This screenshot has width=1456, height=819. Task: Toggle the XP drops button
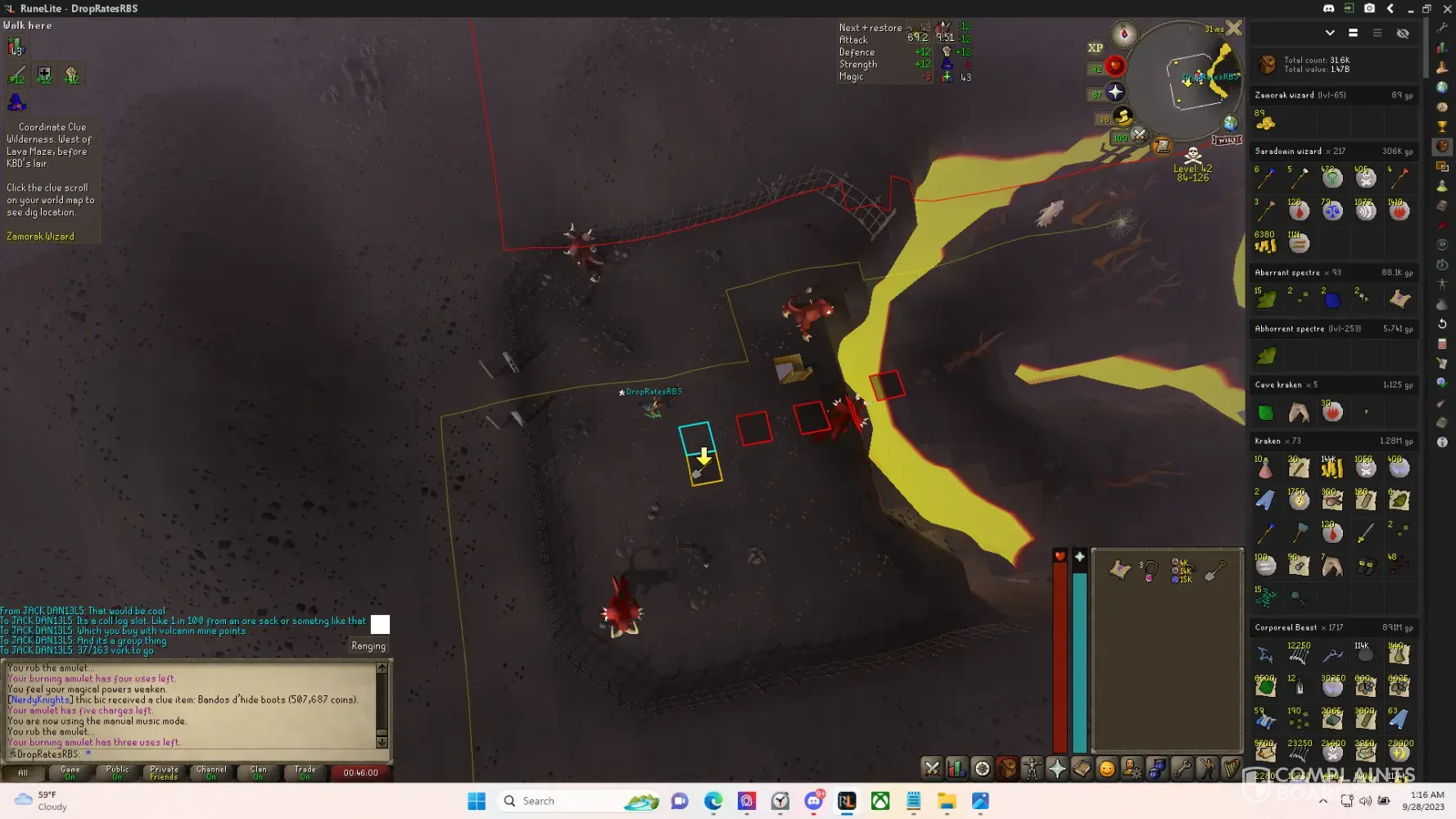pyautogui.click(x=1095, y=48)
